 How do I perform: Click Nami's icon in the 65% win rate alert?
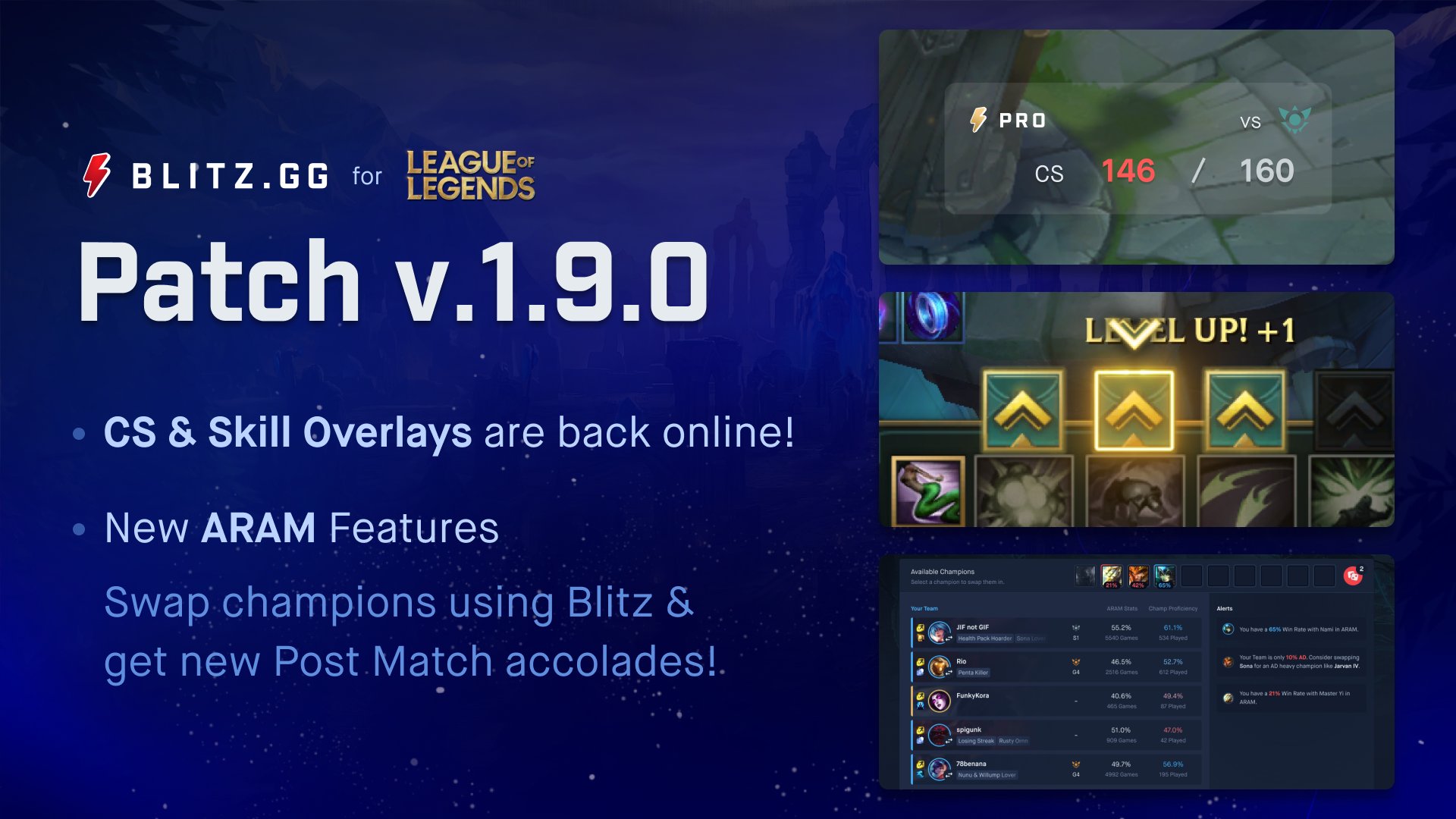[1227, 629]
